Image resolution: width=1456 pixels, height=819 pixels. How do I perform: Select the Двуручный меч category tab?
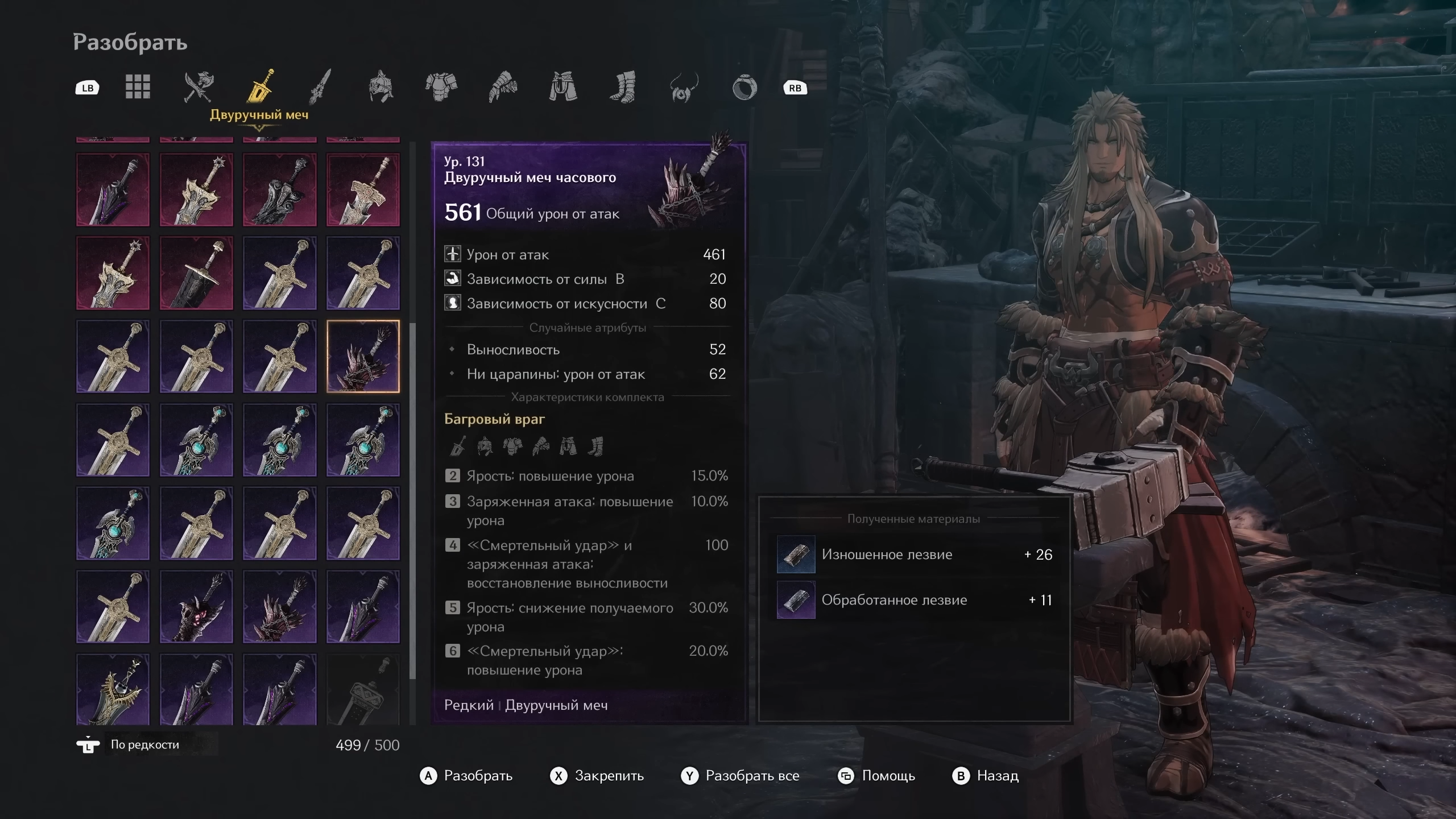[259, 87]
